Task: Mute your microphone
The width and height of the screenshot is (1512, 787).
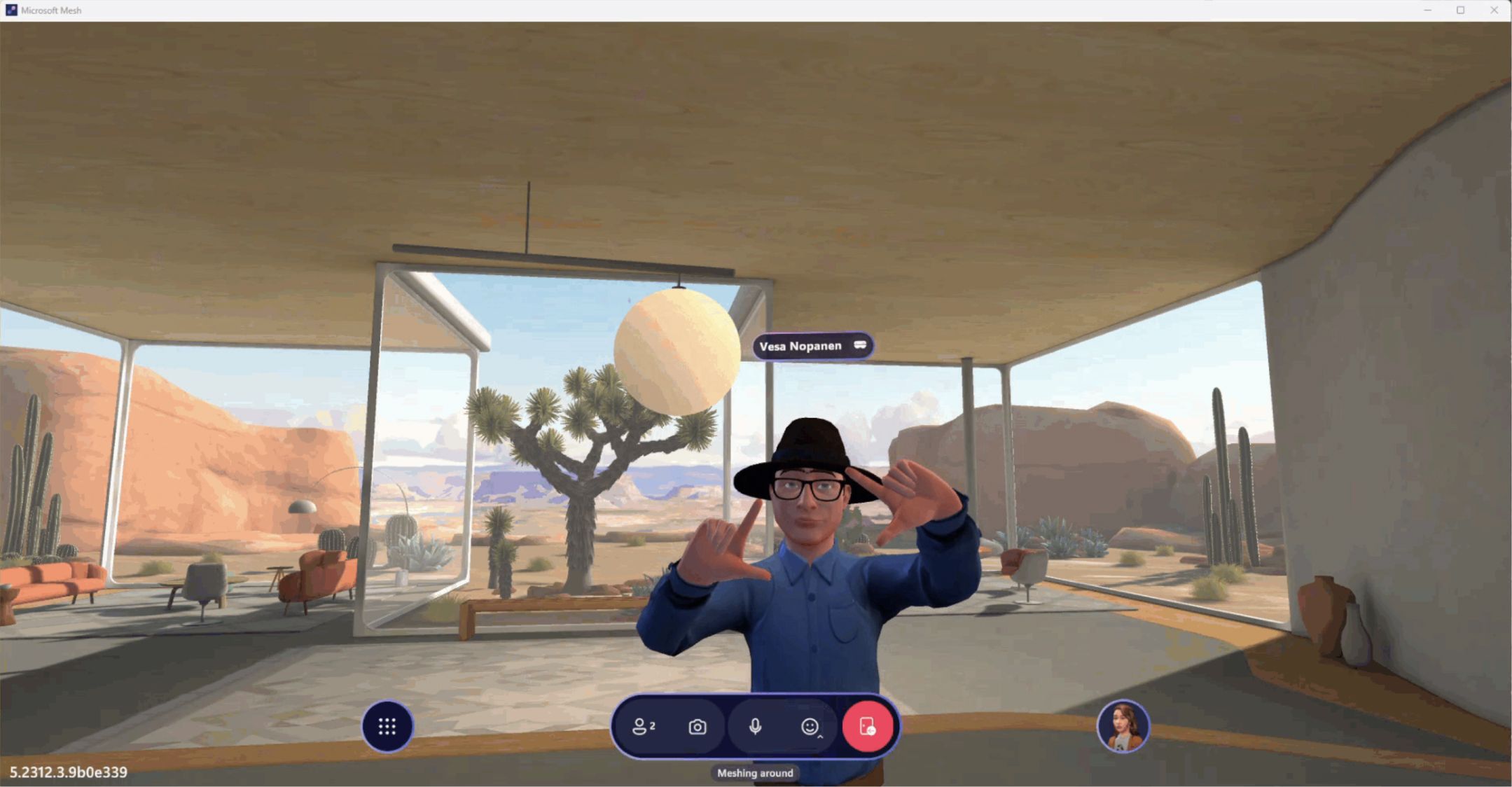Action: [754, 727]
